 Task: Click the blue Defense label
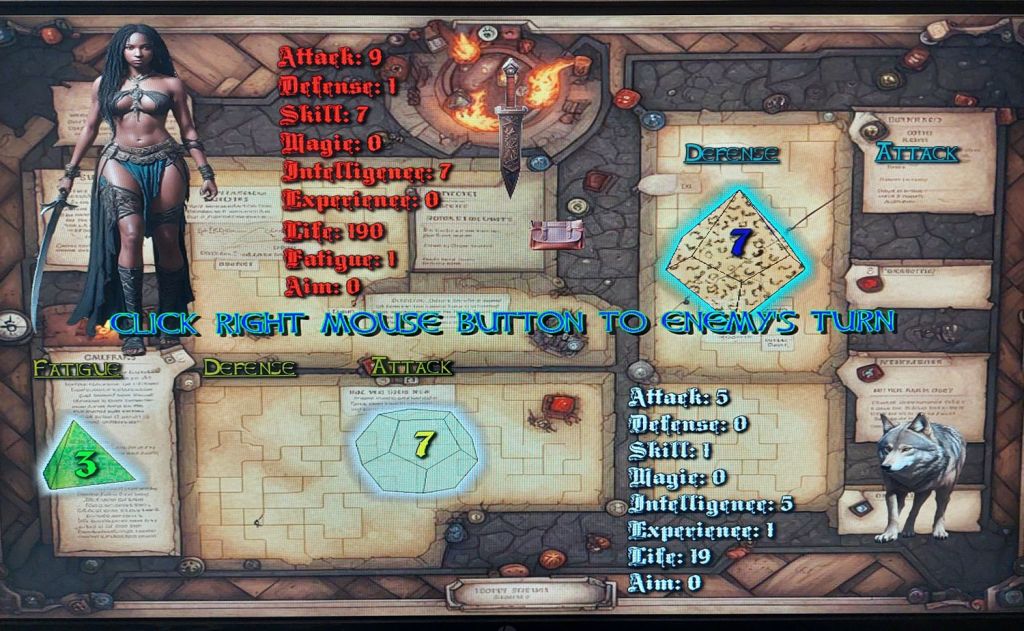tap(731, 154)
